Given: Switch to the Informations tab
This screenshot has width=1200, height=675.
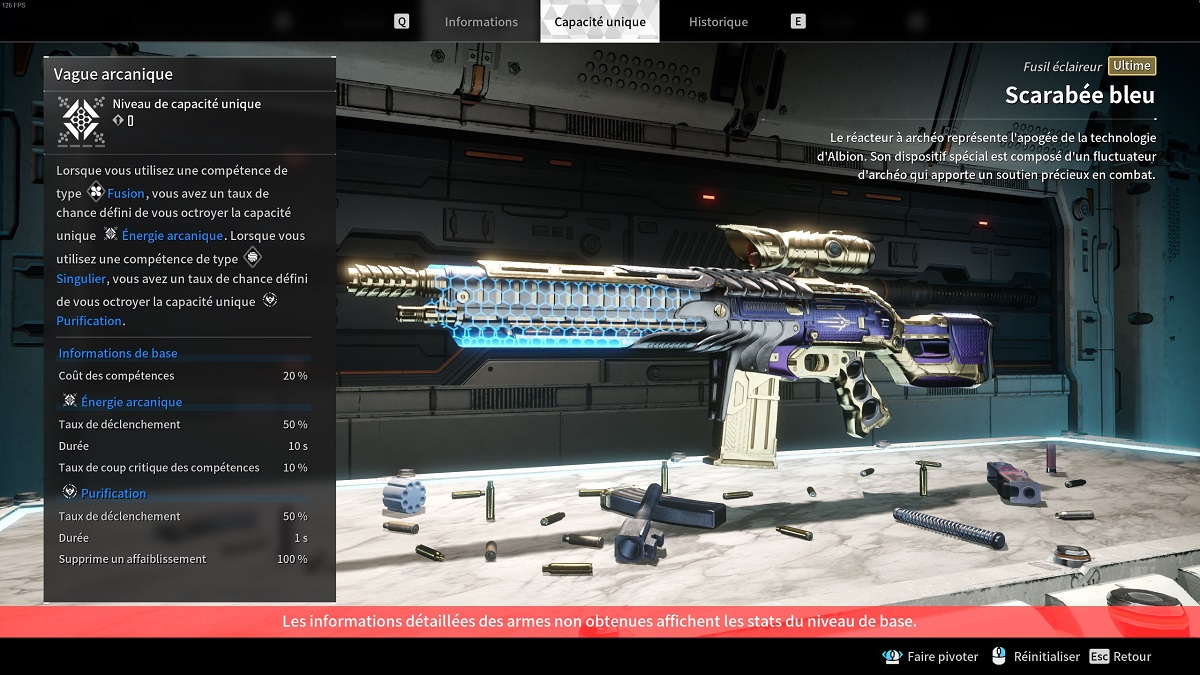Looking at the screenshot, I should (x=481, y=22).
